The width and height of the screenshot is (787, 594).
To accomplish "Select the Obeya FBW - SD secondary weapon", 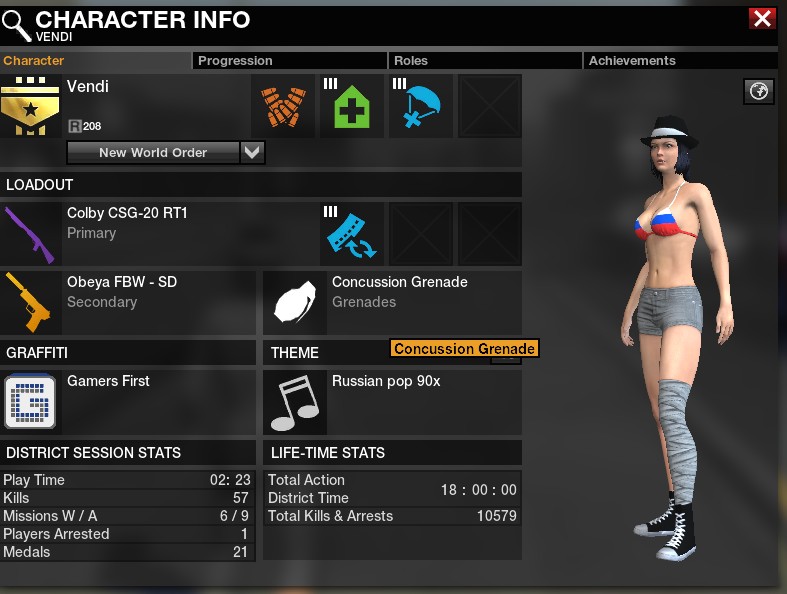I will tap(31, 303).
